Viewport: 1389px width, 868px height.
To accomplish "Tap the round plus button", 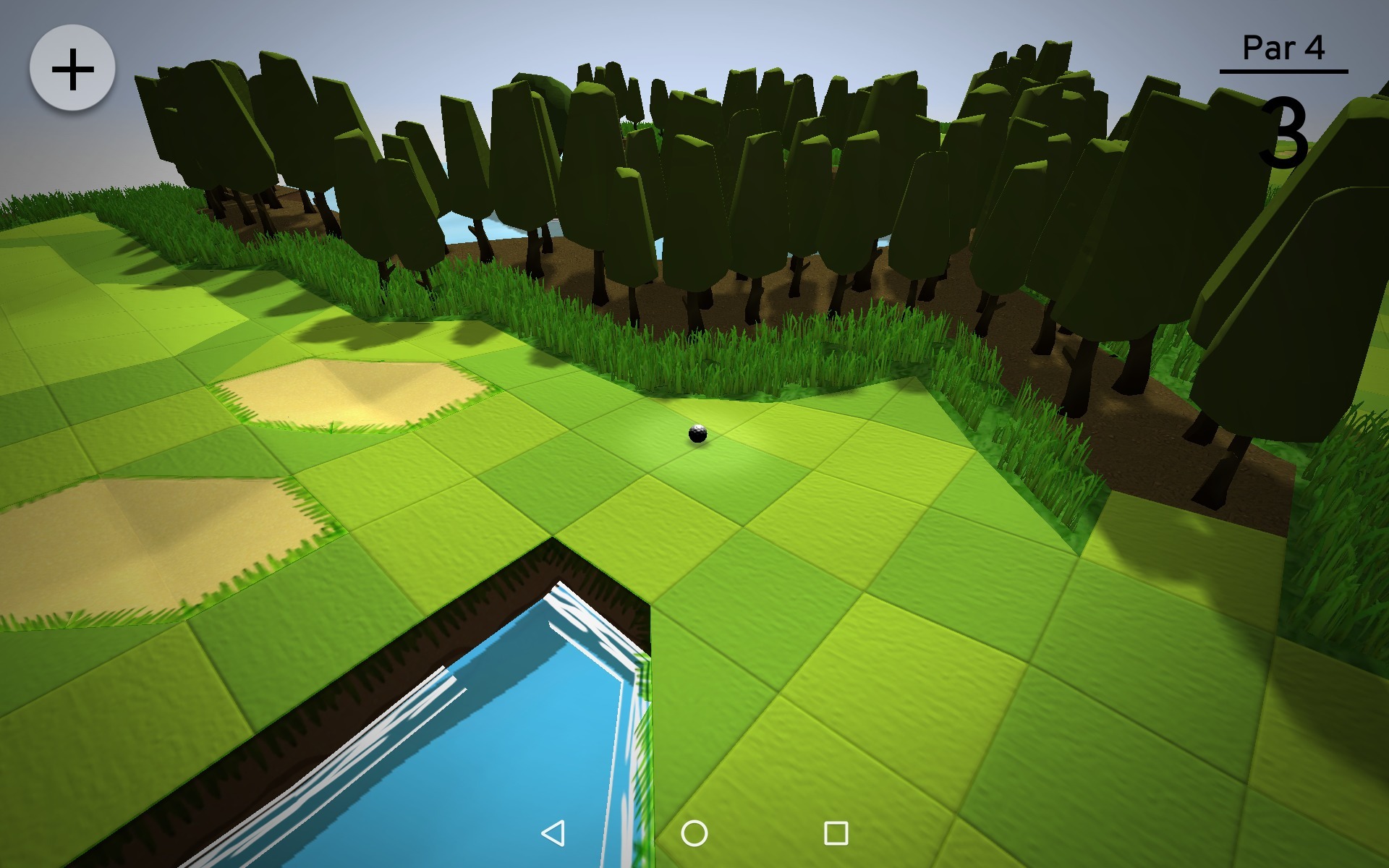I will [72, 69].
